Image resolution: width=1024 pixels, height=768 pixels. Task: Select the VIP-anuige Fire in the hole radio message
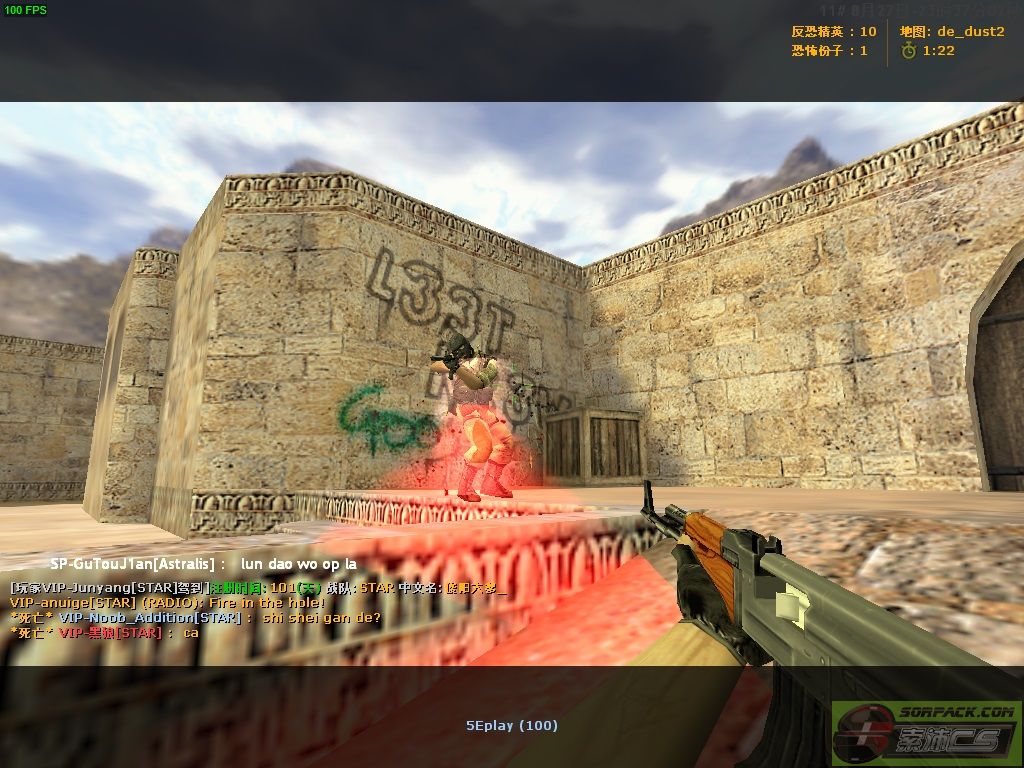pyautogui.click(x=167, y=603)
